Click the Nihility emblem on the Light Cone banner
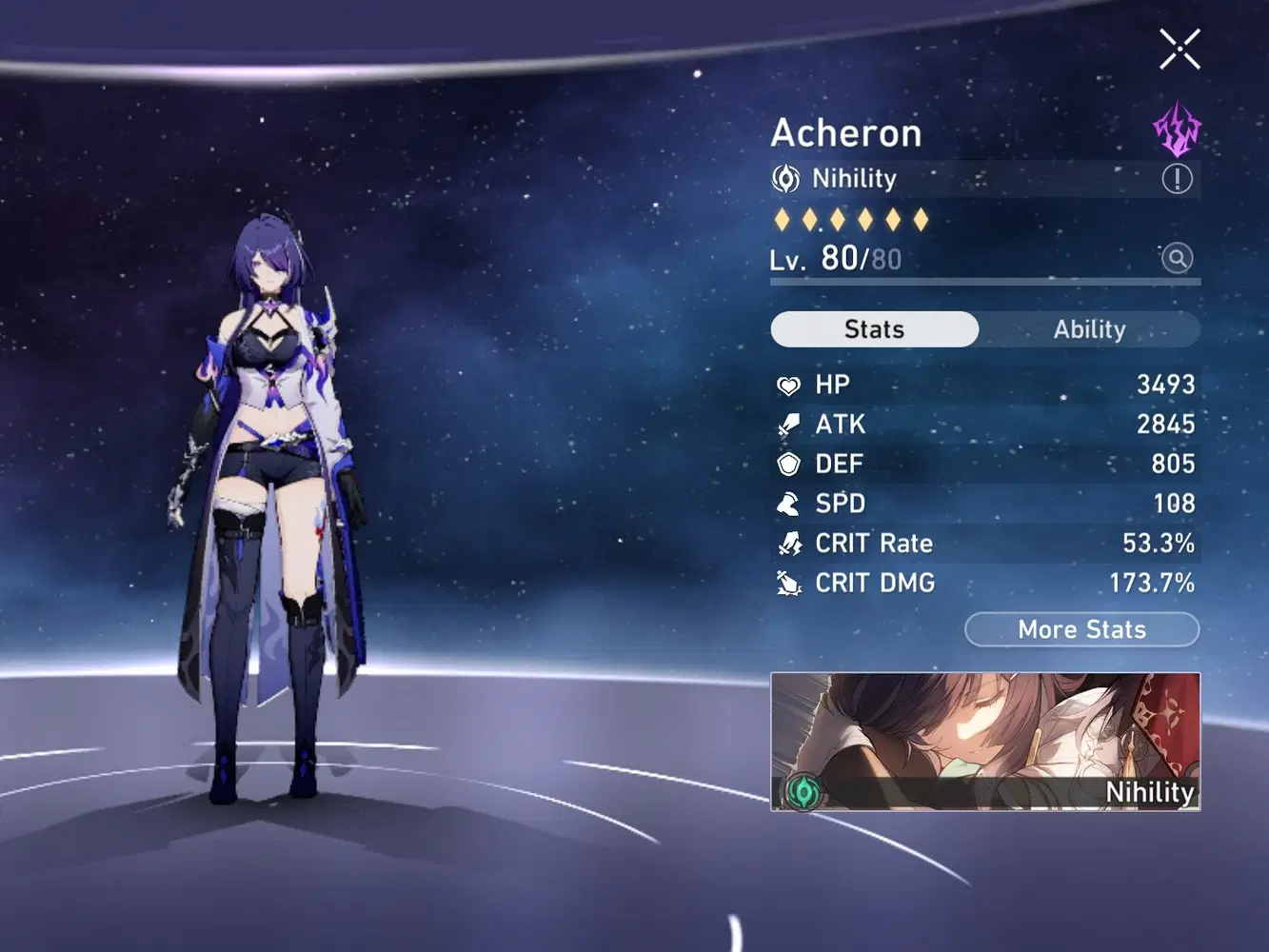The image size is (1269, 952). 804,791
